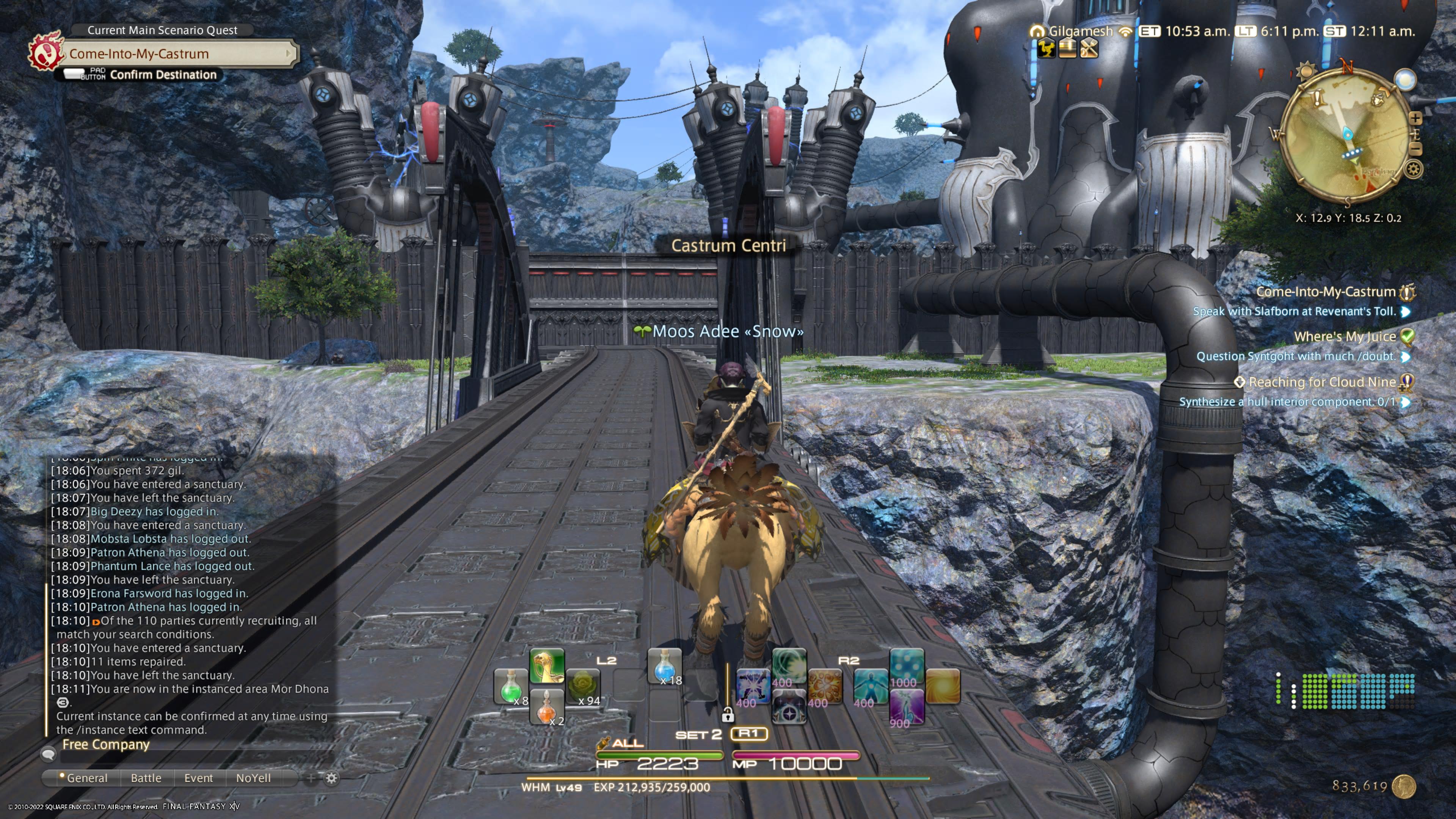Open the minimap settings gear
Image resolution: width=1456 pixels, height=819 pixels.
1414,169
